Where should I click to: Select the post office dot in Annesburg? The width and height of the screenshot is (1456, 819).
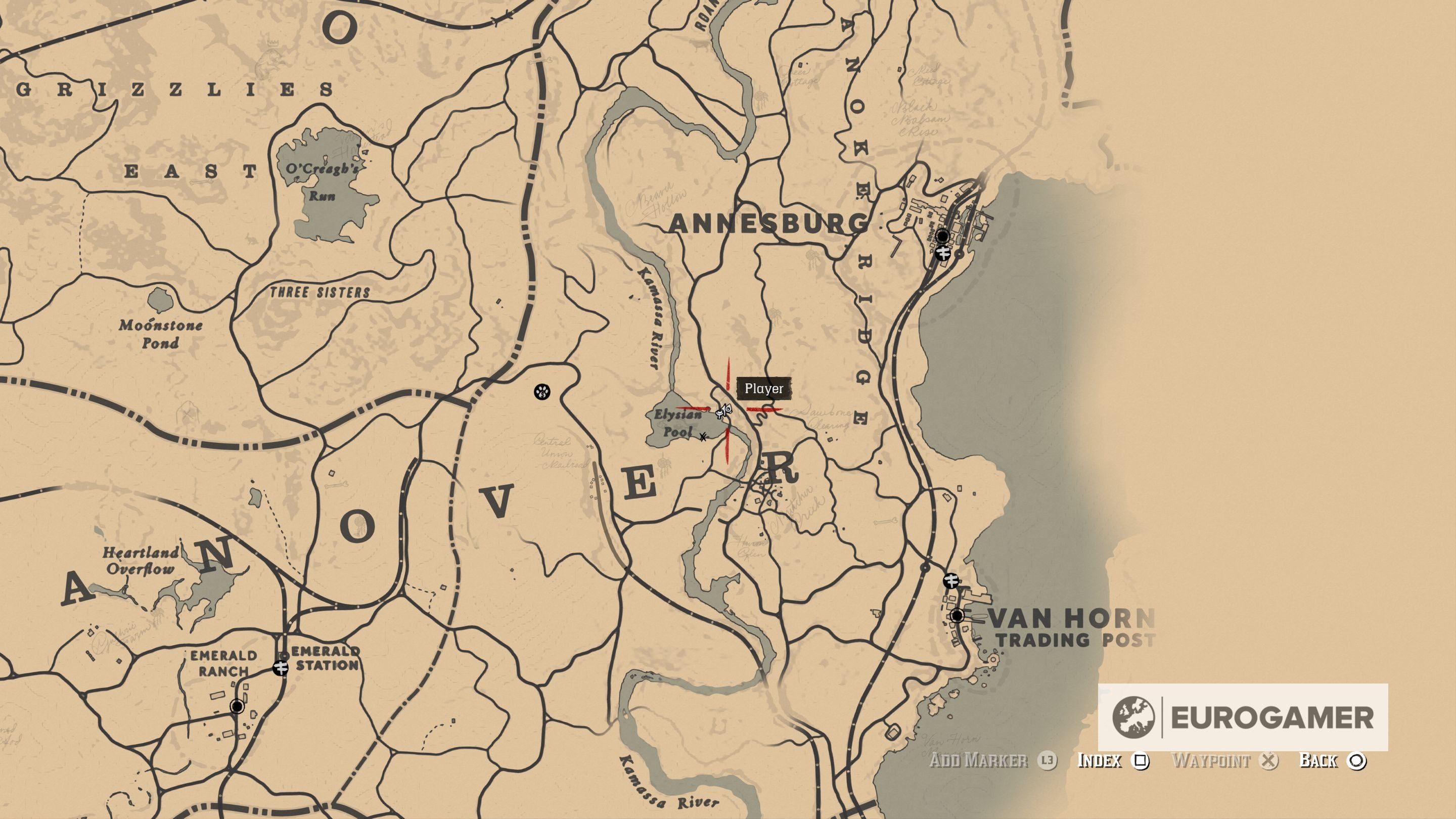(943, 236)
